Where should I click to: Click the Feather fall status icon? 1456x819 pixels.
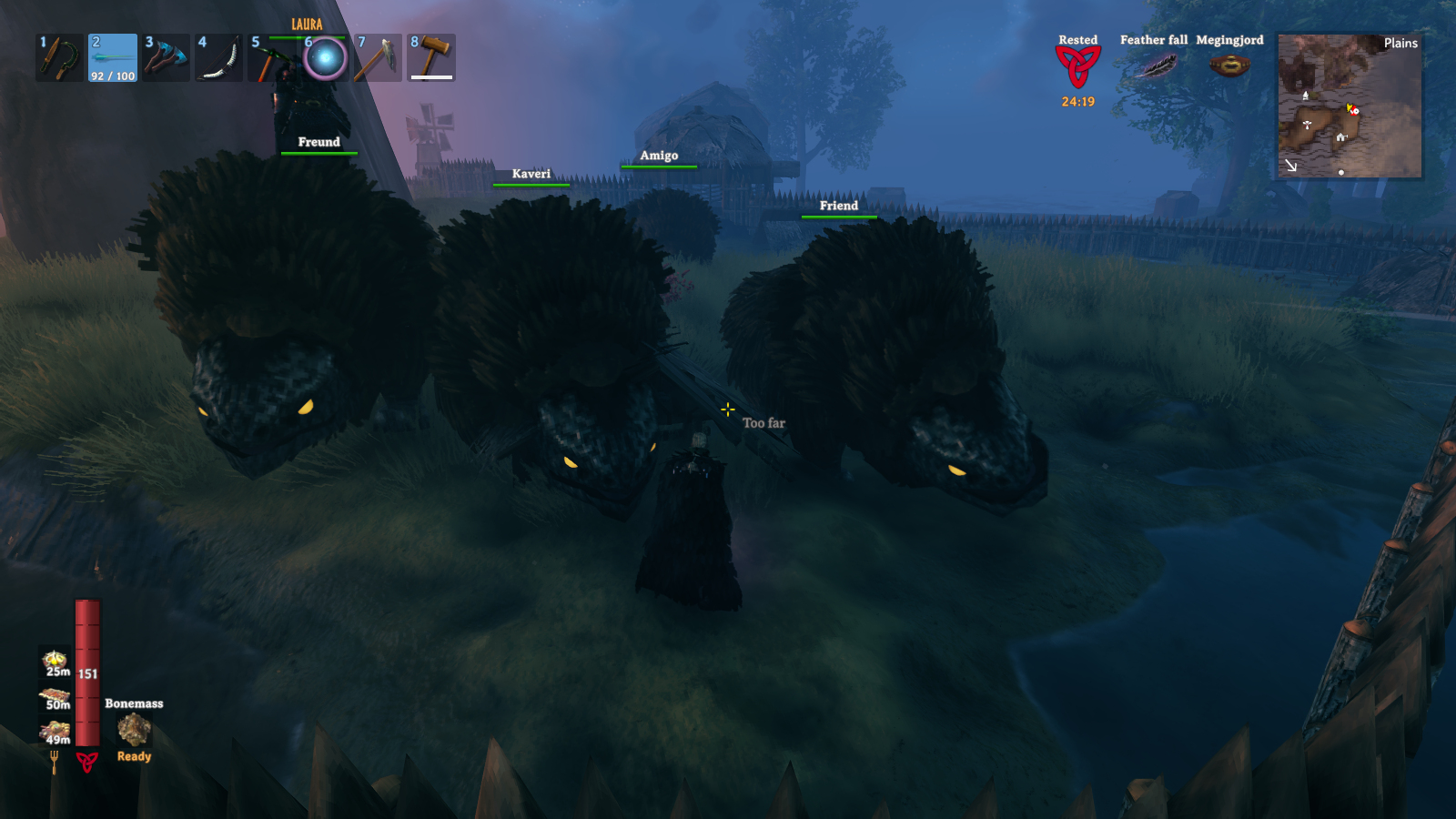tap(1154, 66)
